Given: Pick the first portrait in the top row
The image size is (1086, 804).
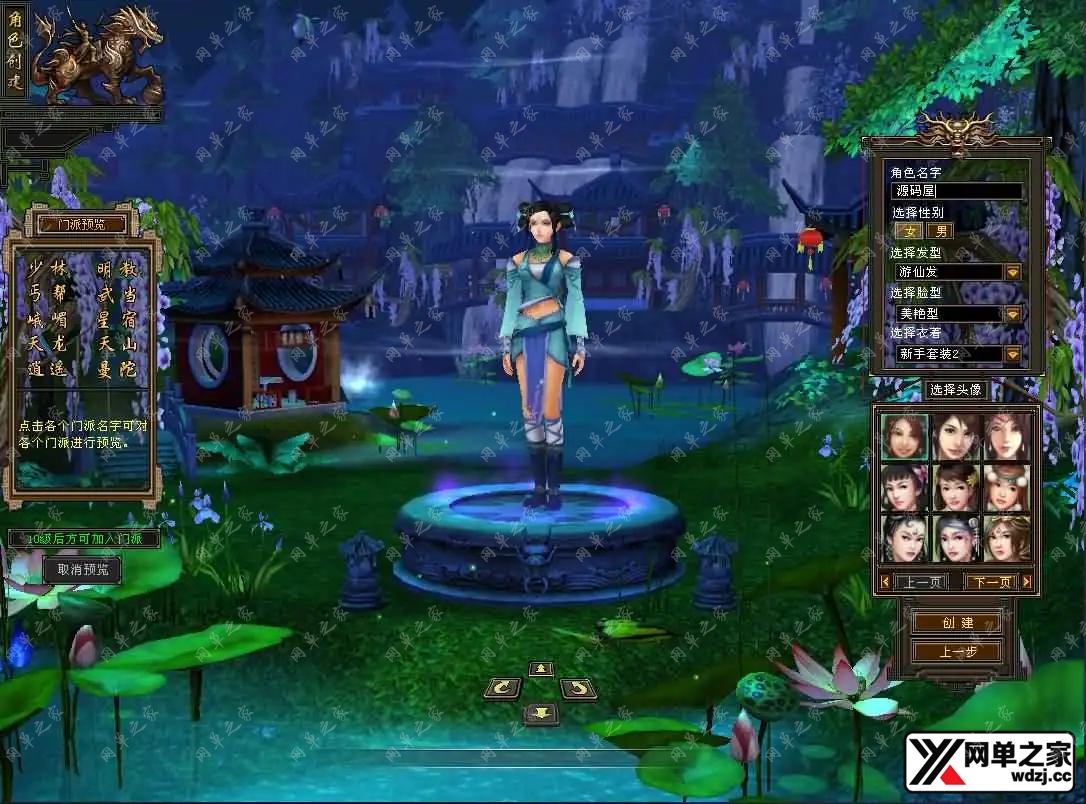Looking at the screenshot, I should 905,436.
